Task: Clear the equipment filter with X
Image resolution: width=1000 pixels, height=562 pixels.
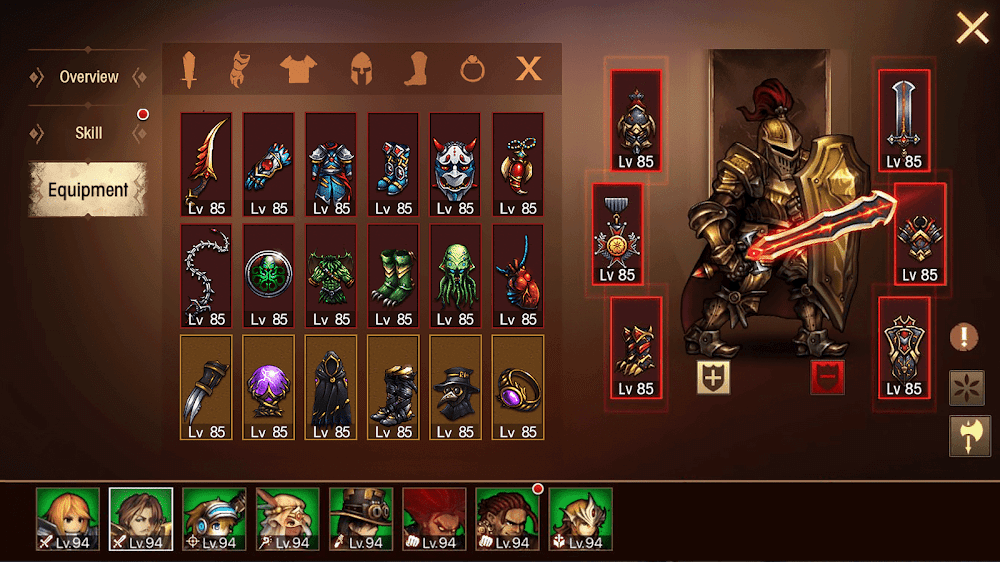Action: point(528,69)
